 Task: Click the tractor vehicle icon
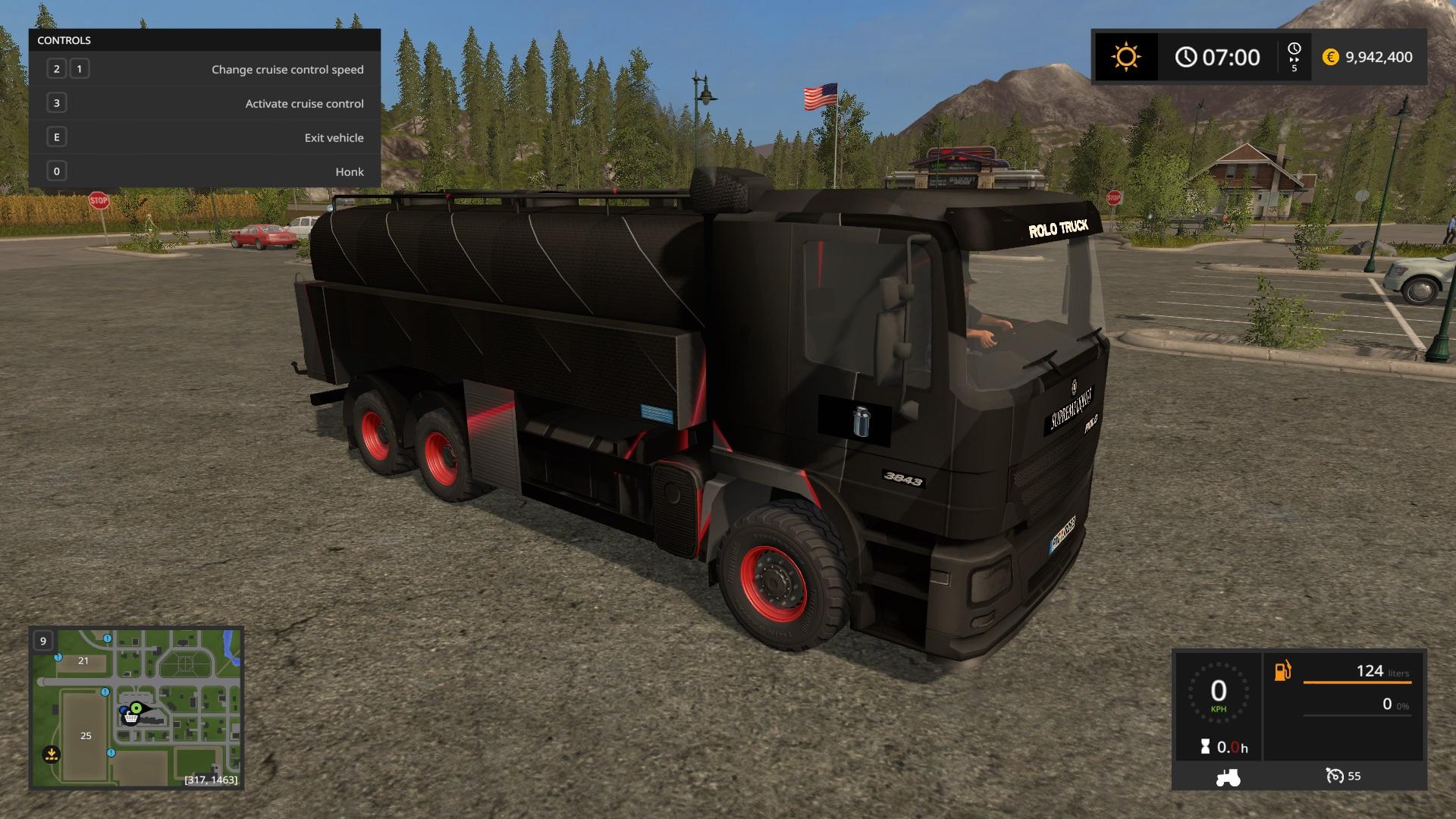1228,777
